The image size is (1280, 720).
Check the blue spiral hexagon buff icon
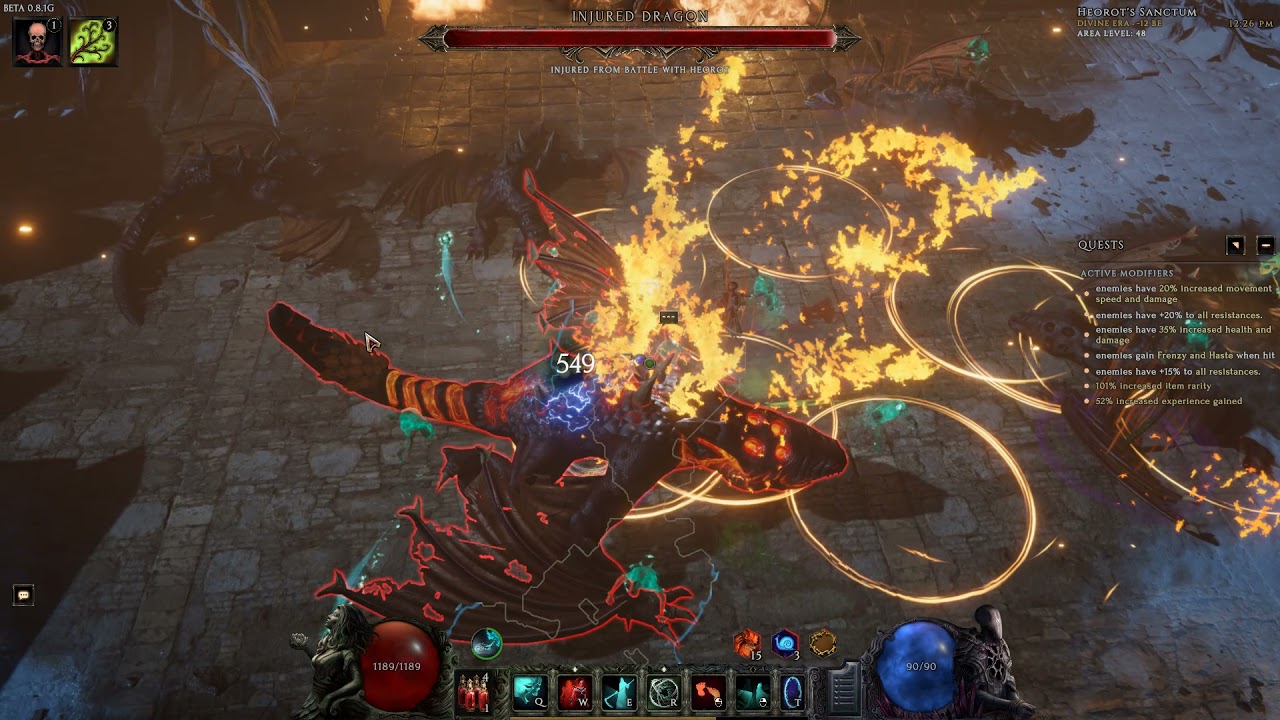coord(785,643)
